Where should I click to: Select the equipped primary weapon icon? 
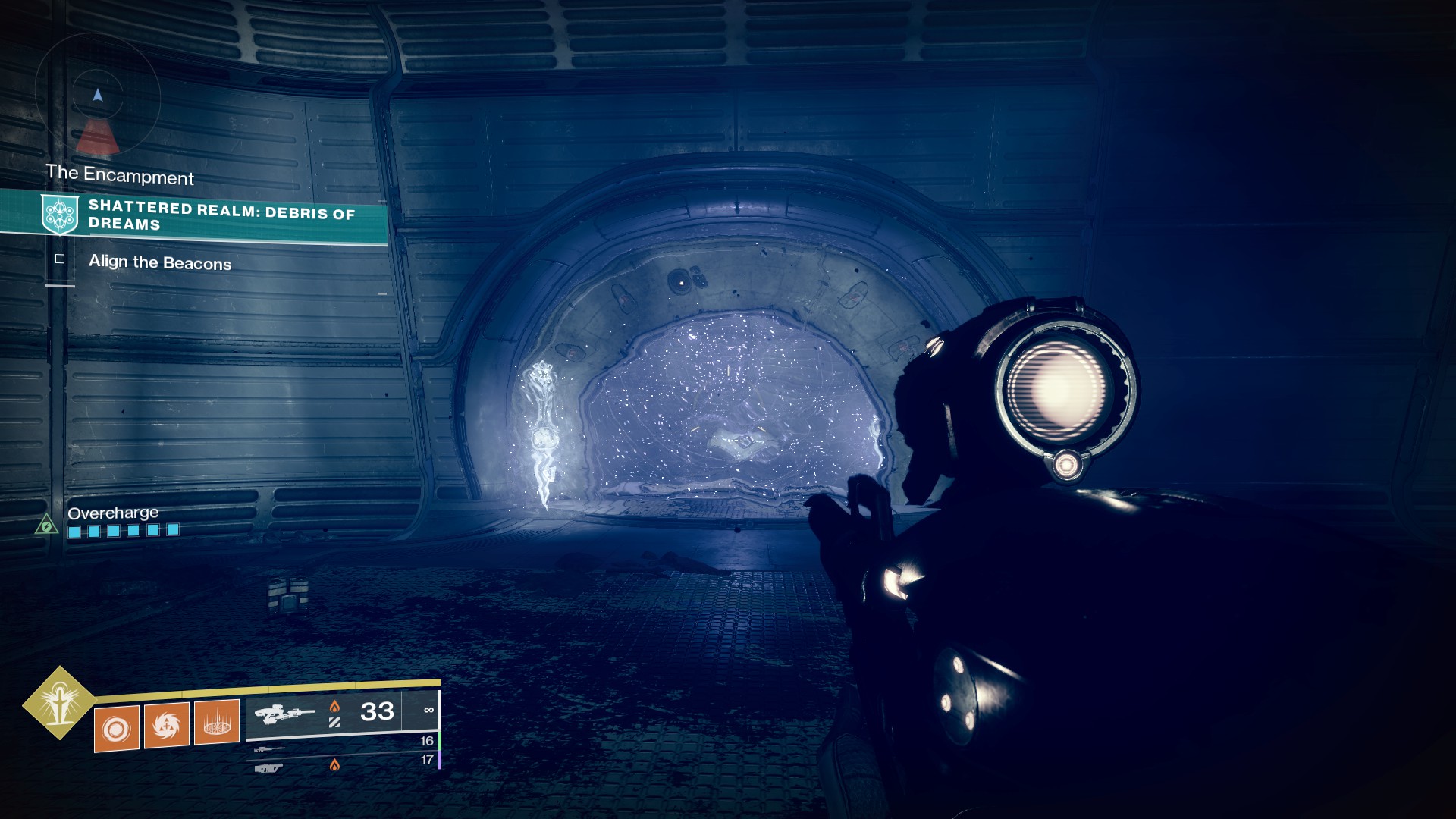coord(284,714)
